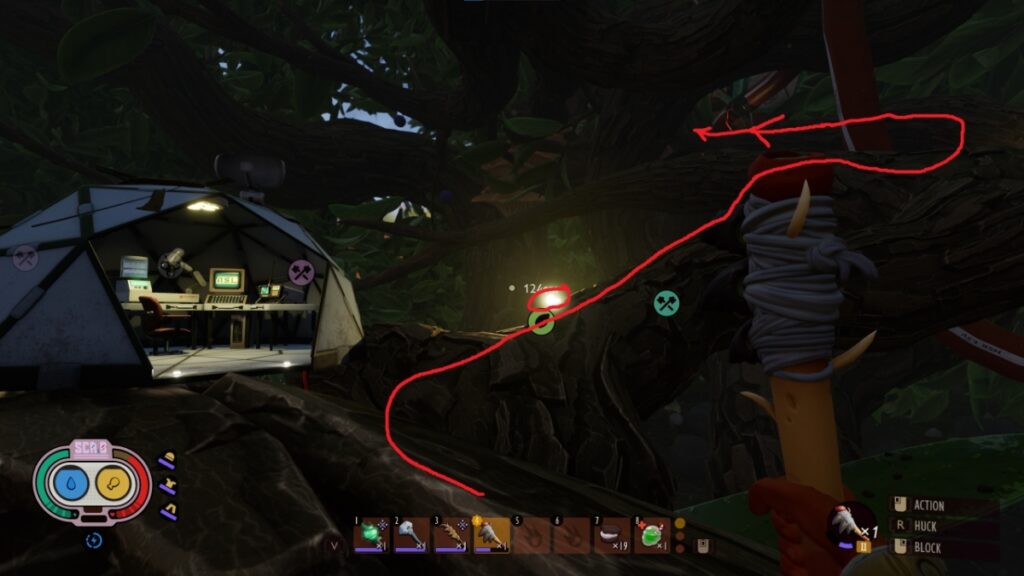The image size is (1024, 576).
Task: Select the highlighted club in hotbar slot 4
Action: coord(492,534)
